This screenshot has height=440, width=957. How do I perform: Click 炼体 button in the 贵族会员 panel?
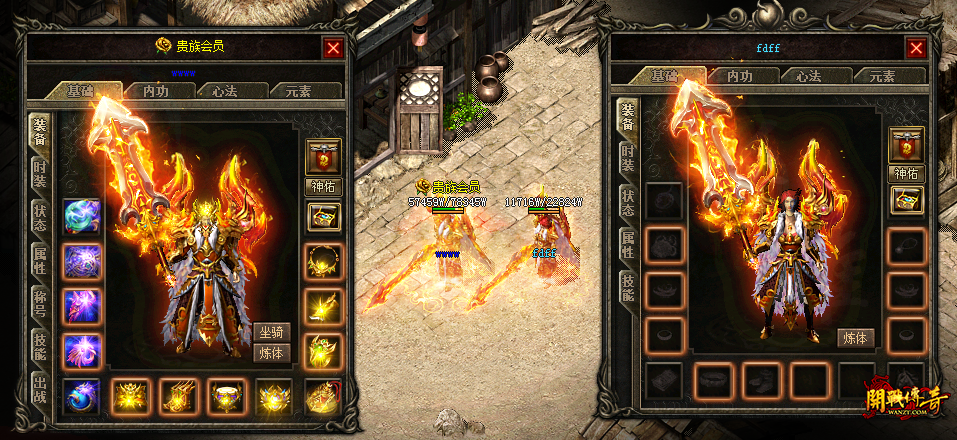point(271,353)
